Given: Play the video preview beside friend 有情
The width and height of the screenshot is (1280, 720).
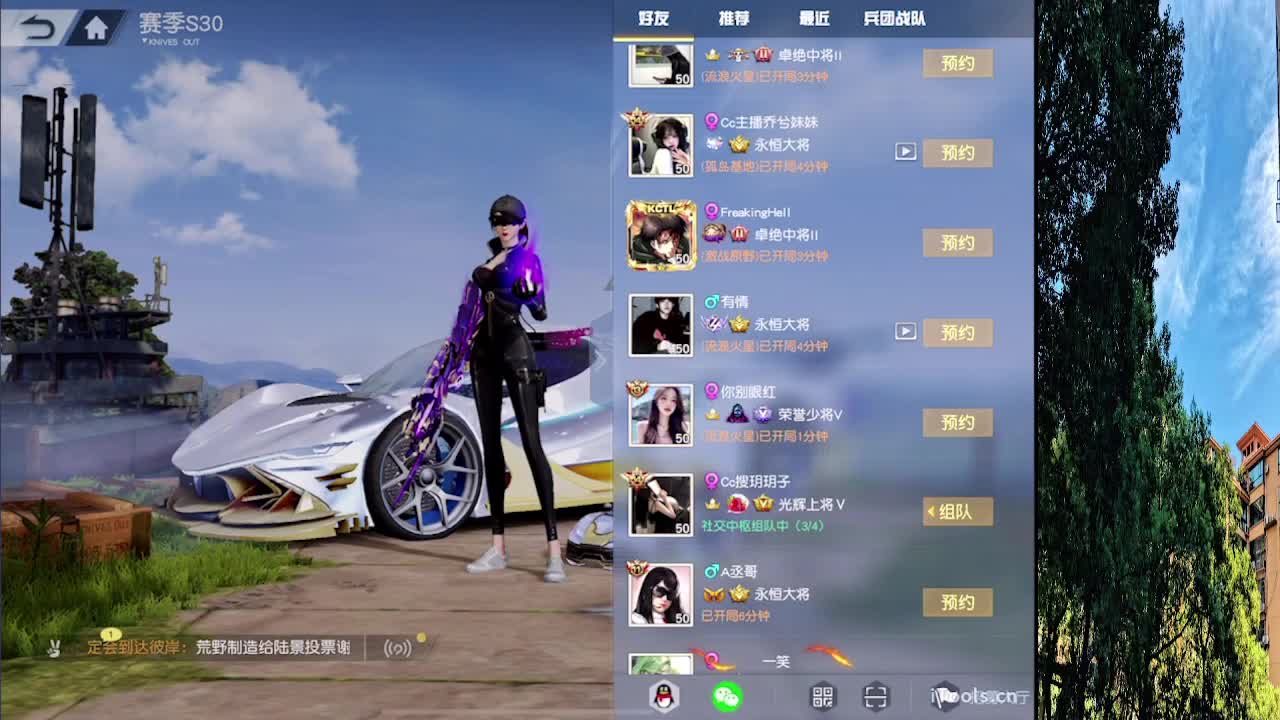Looking at the screenshot, I should point(905,332).
